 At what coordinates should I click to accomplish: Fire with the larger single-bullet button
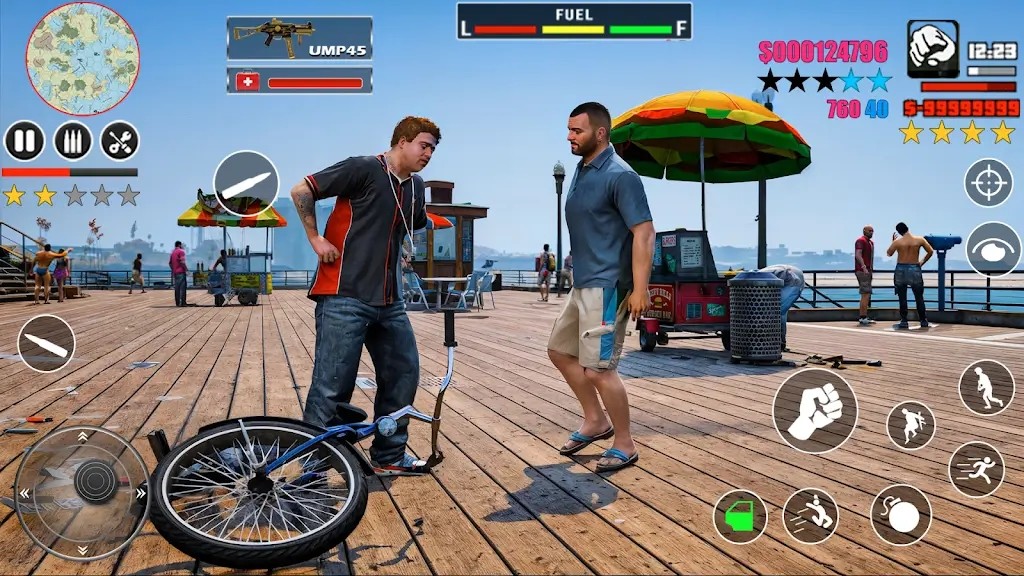(x=246, y=184)
